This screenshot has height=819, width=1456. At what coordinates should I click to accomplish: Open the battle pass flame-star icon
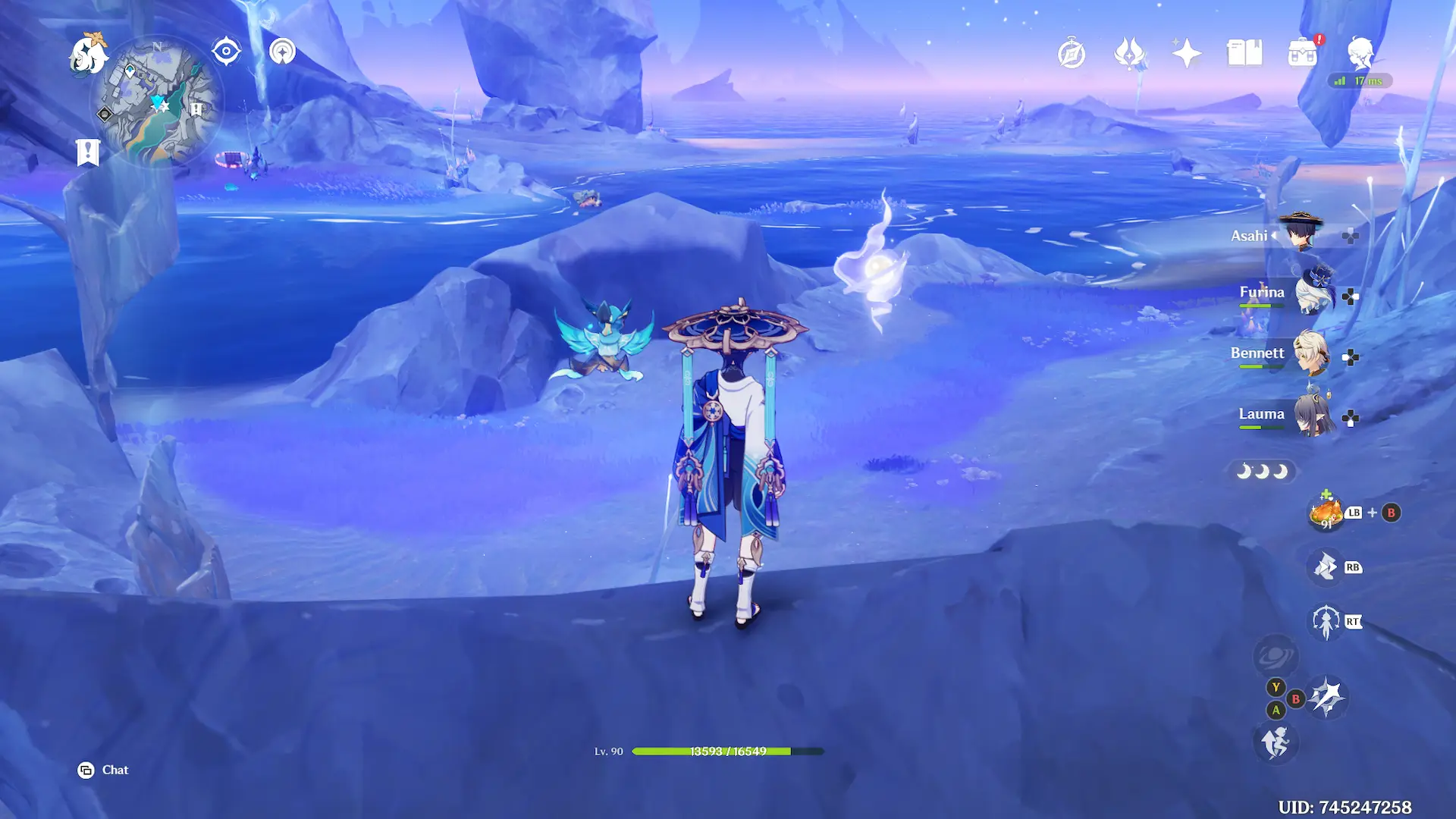1129,53
